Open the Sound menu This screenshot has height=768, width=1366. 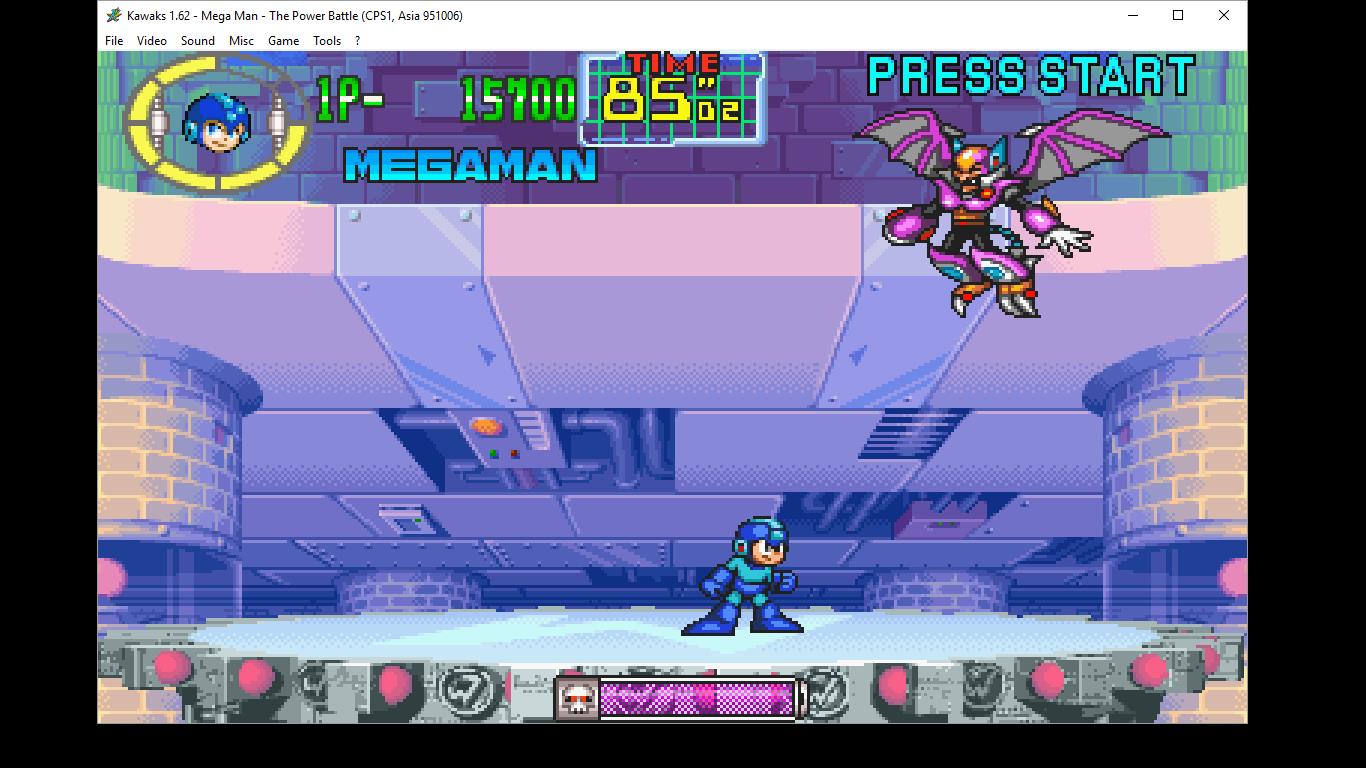tap(197, 41)
